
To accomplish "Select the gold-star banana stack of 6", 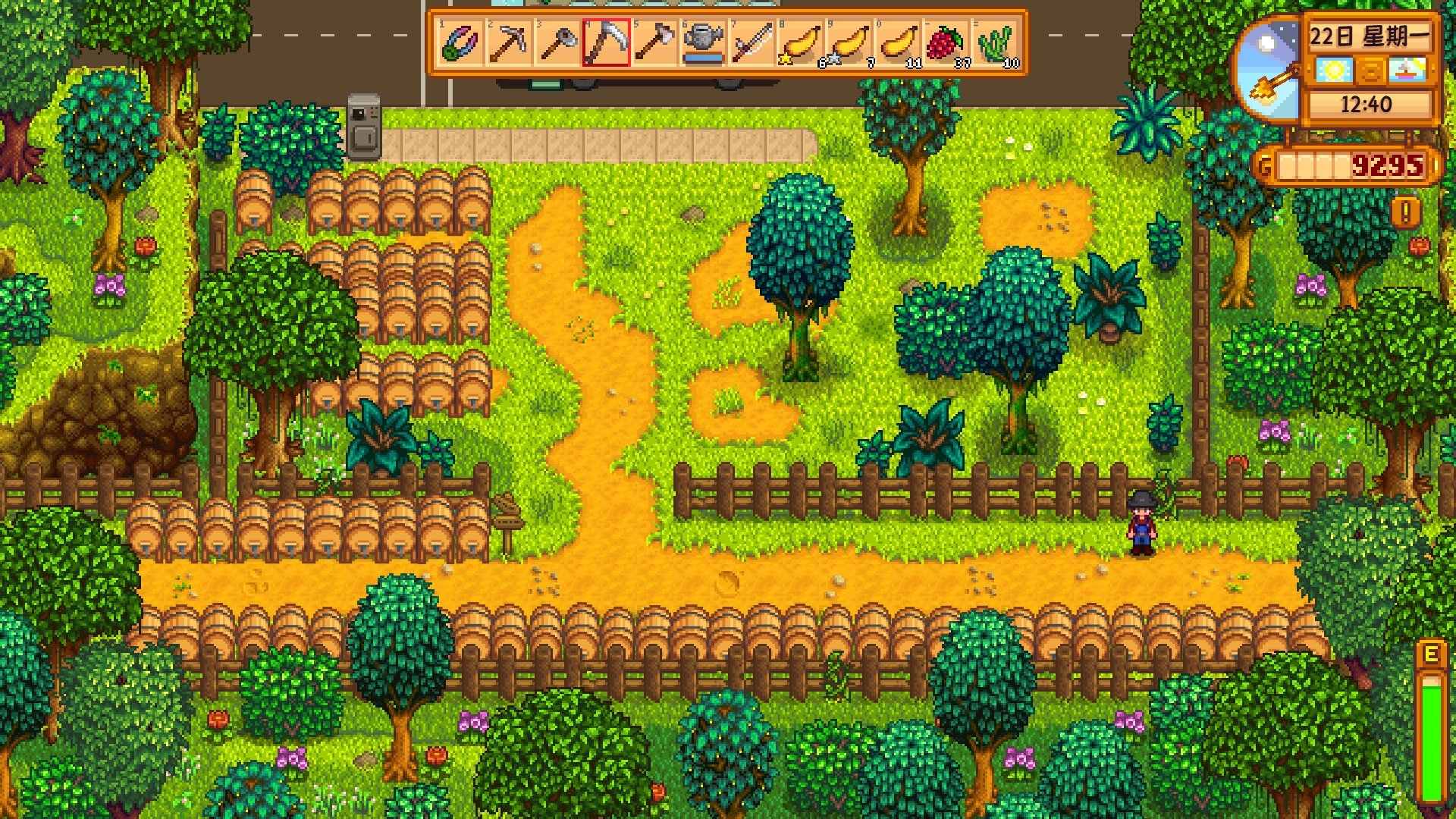I will click(801, 42).
